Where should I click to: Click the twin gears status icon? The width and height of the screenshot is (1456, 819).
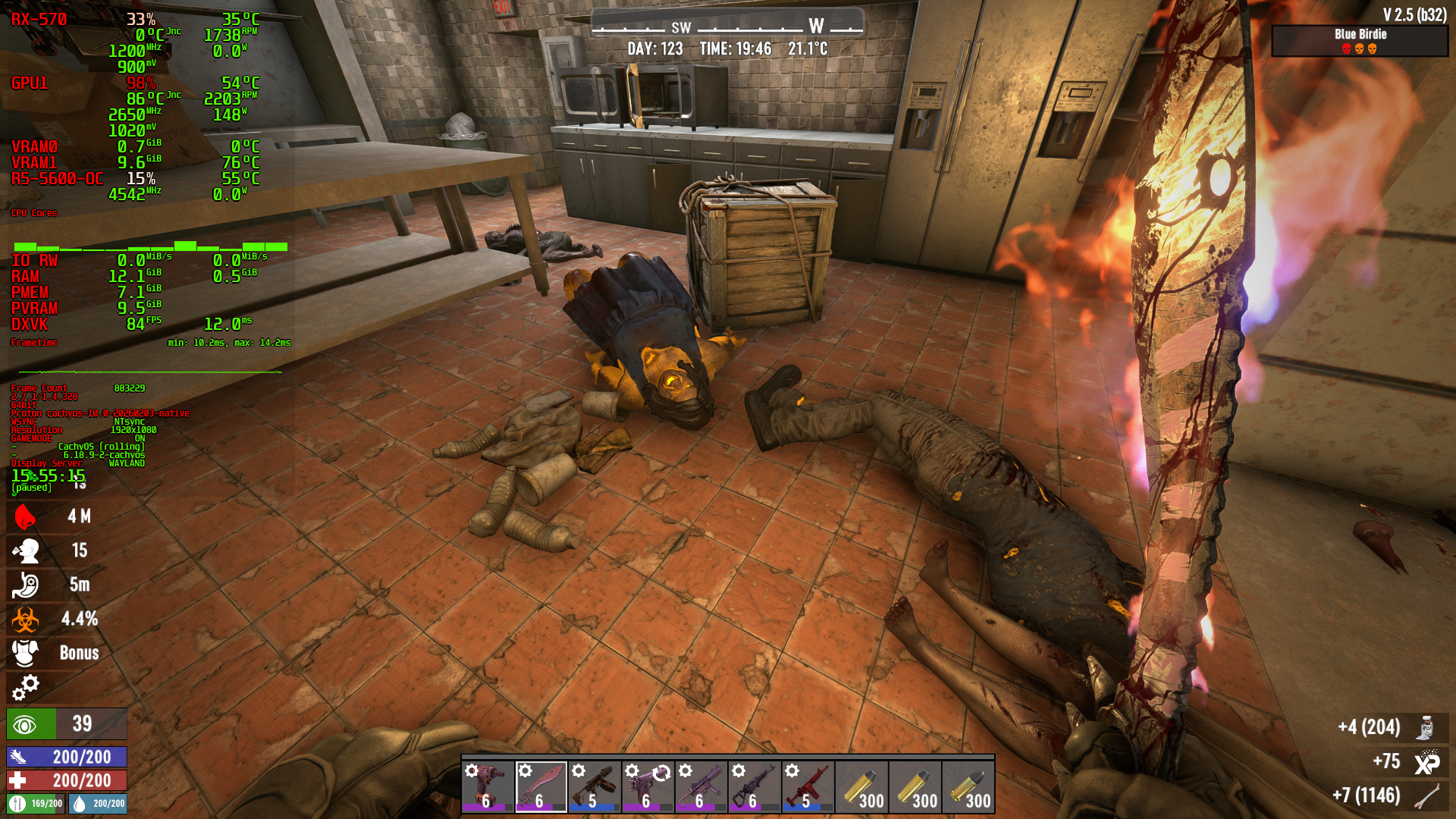coord(26,687)
